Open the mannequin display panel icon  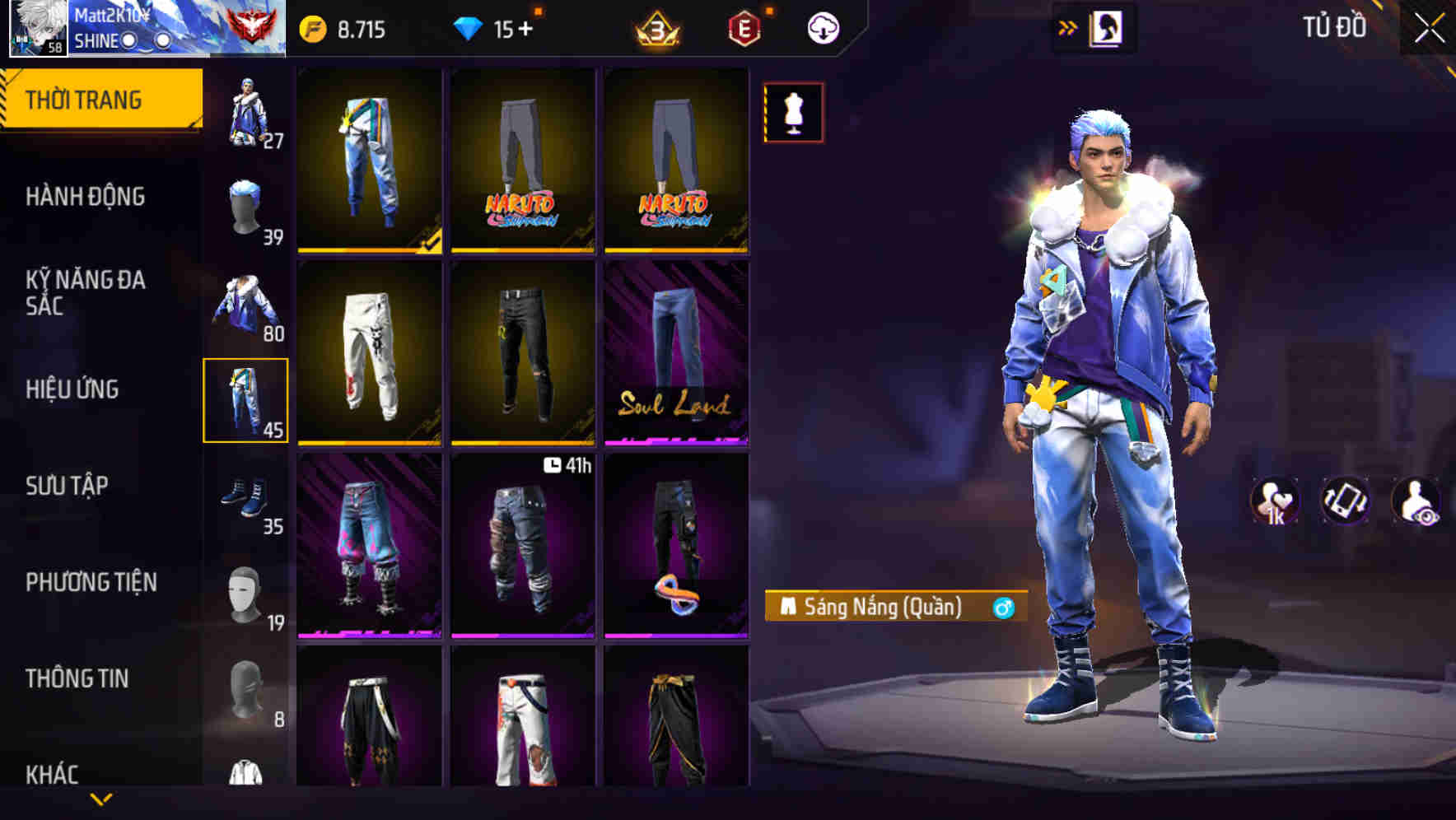(792, 113)
